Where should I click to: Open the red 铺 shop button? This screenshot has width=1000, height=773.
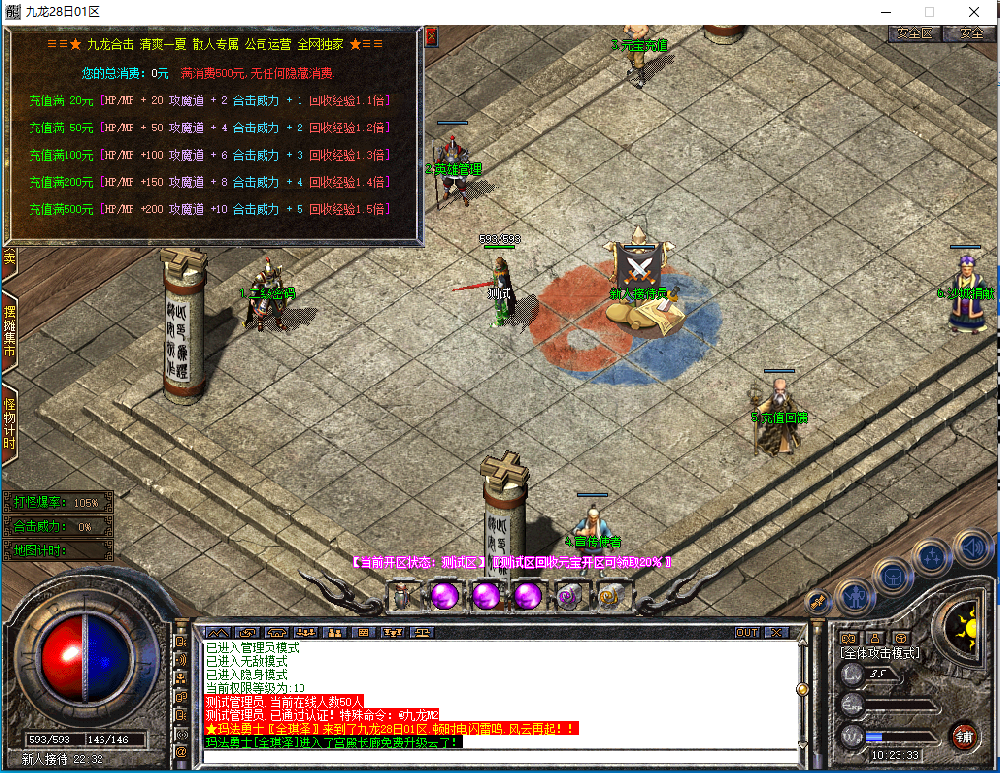[x=964, y=738]
